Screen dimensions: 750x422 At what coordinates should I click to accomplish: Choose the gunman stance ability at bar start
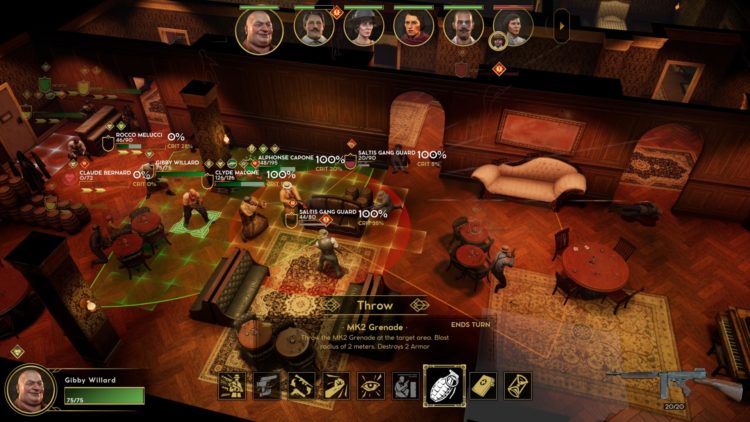233,385
